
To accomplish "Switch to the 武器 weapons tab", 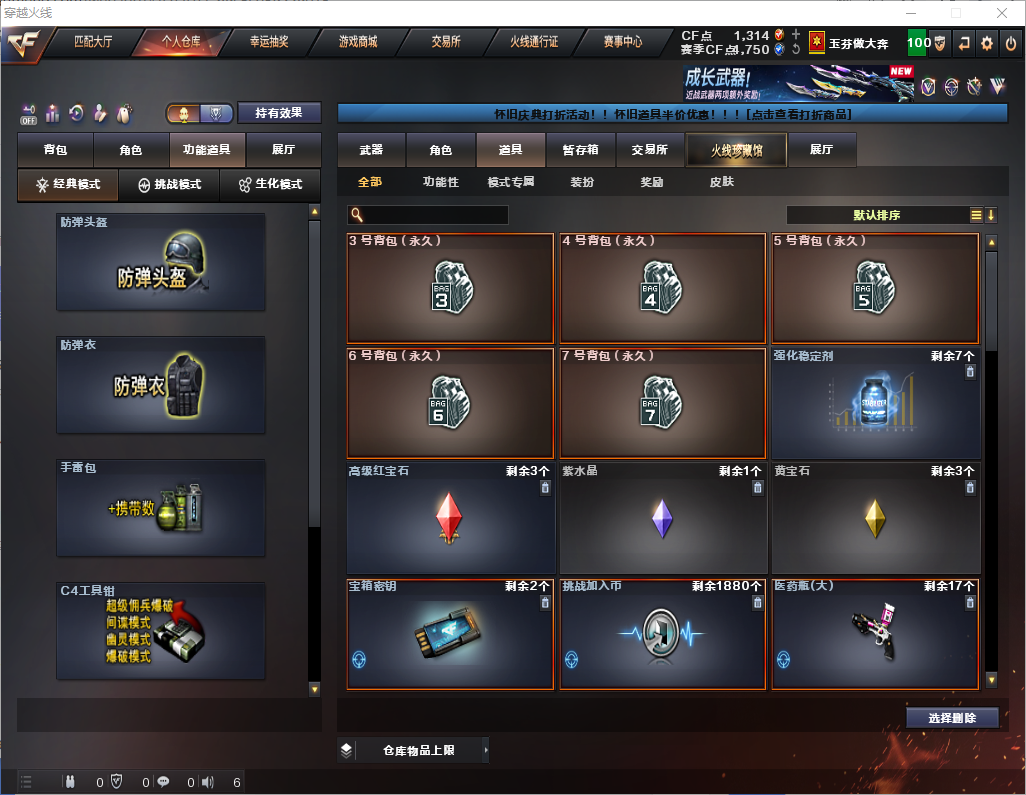I will tap(371, 150).
